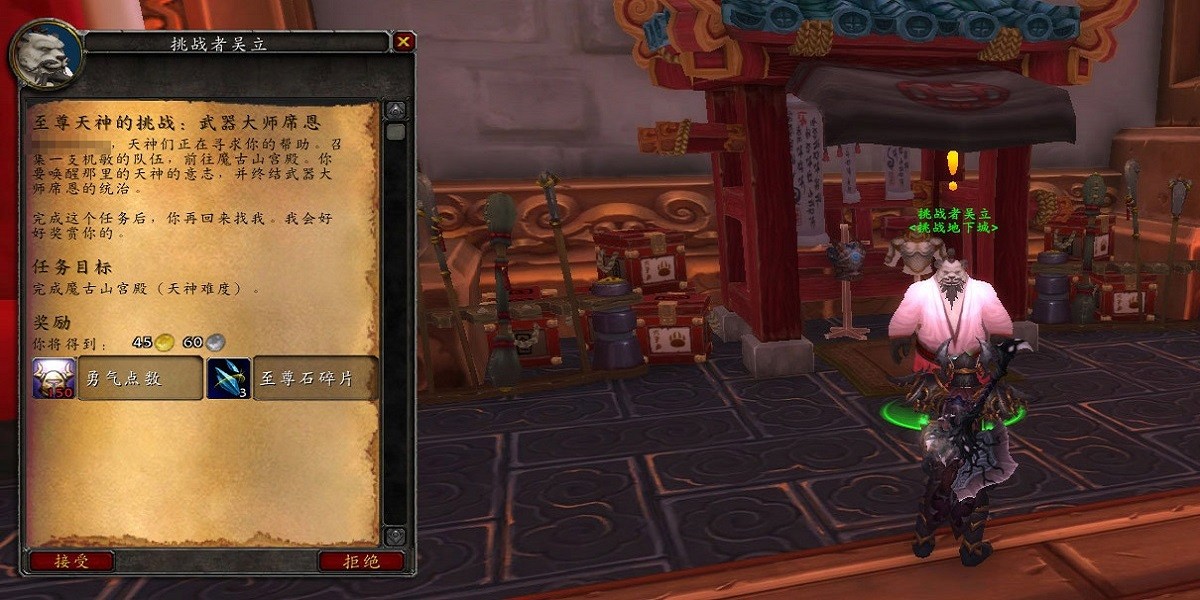Select the 至尊石碎片 reward icon
Screen dimensions: 1200x600
point(229,378)
